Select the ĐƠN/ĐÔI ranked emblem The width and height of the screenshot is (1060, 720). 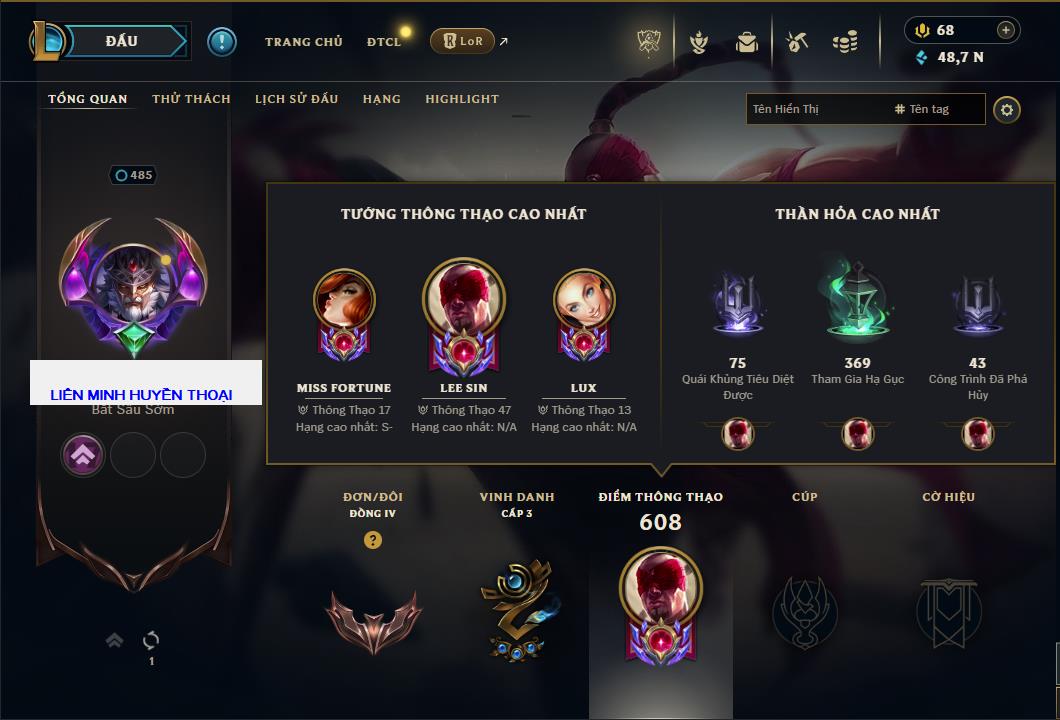tap(373, 614)
